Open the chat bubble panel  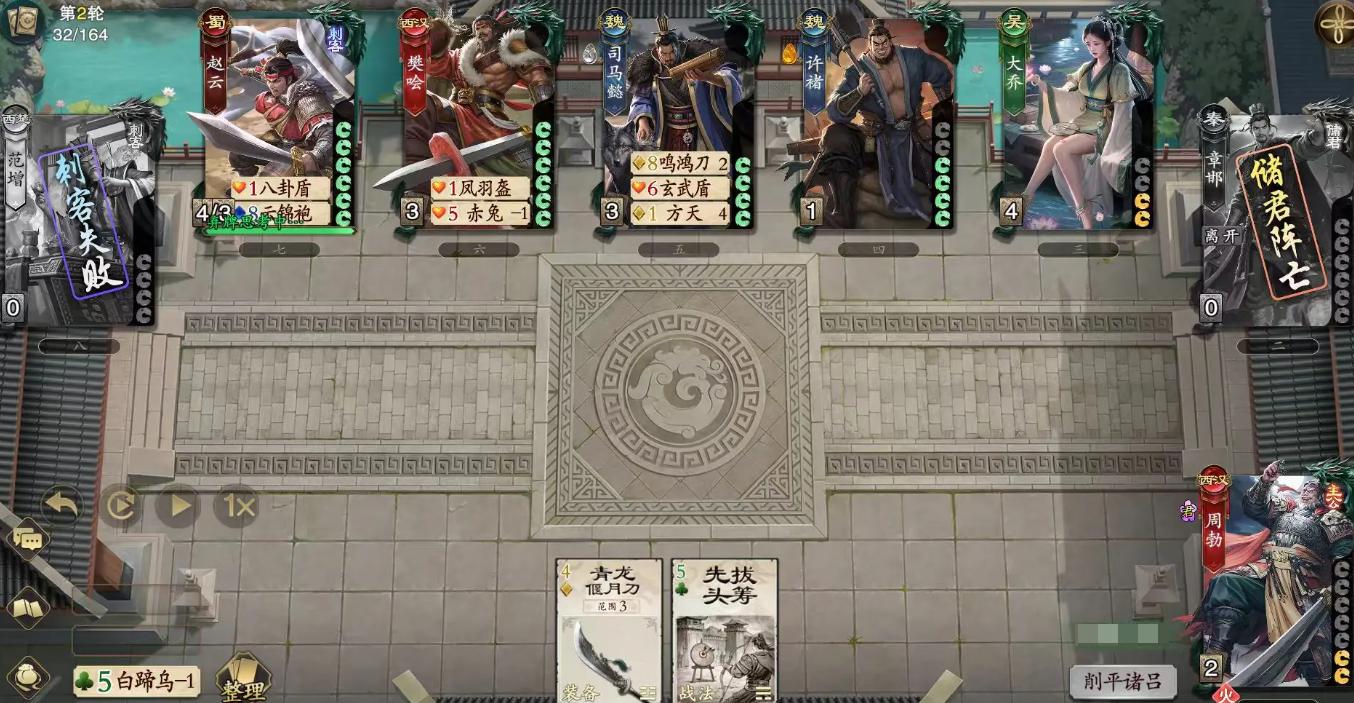point(28,542)
